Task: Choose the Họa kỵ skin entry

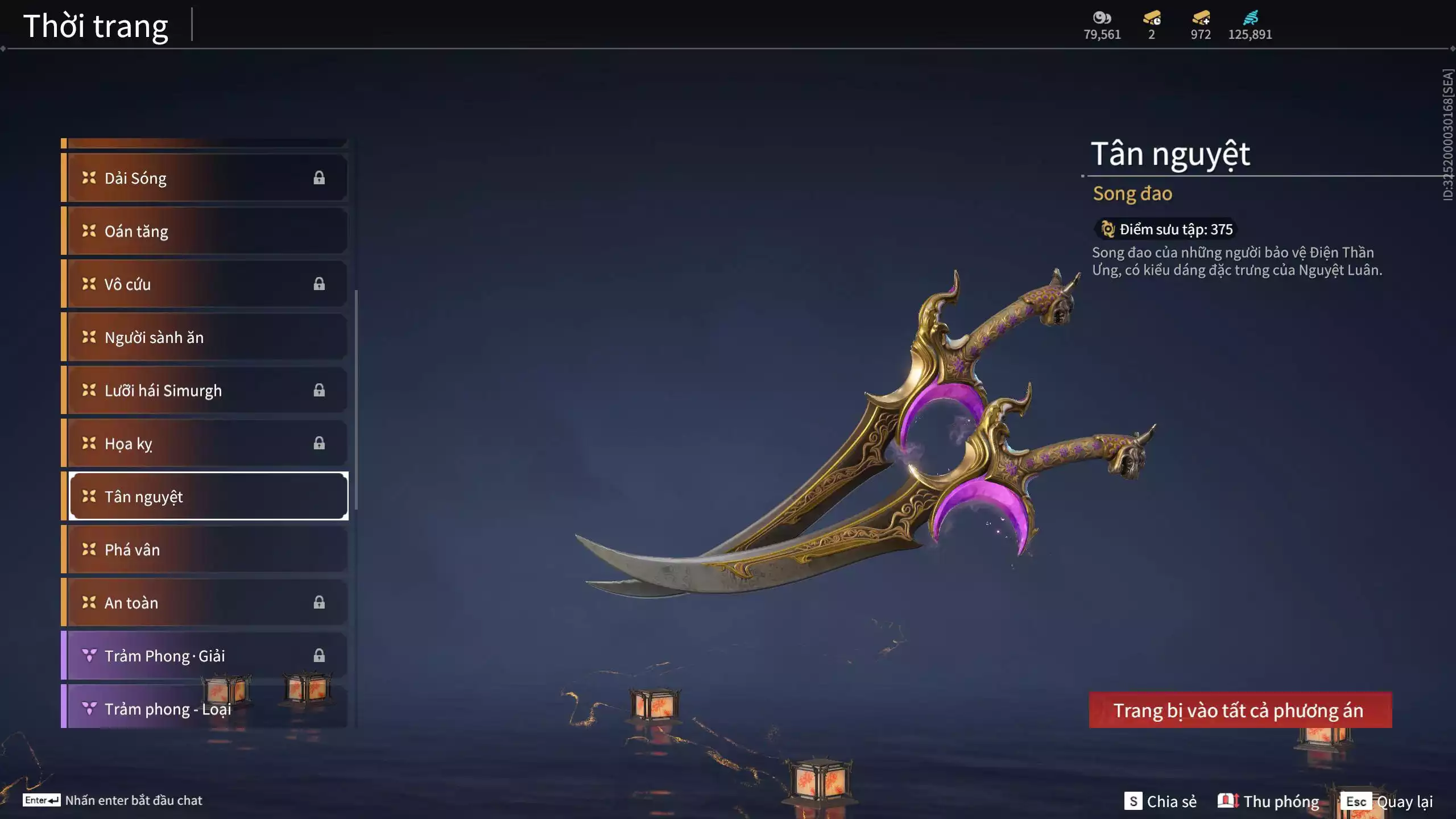Action: click(x=205, y=443)
